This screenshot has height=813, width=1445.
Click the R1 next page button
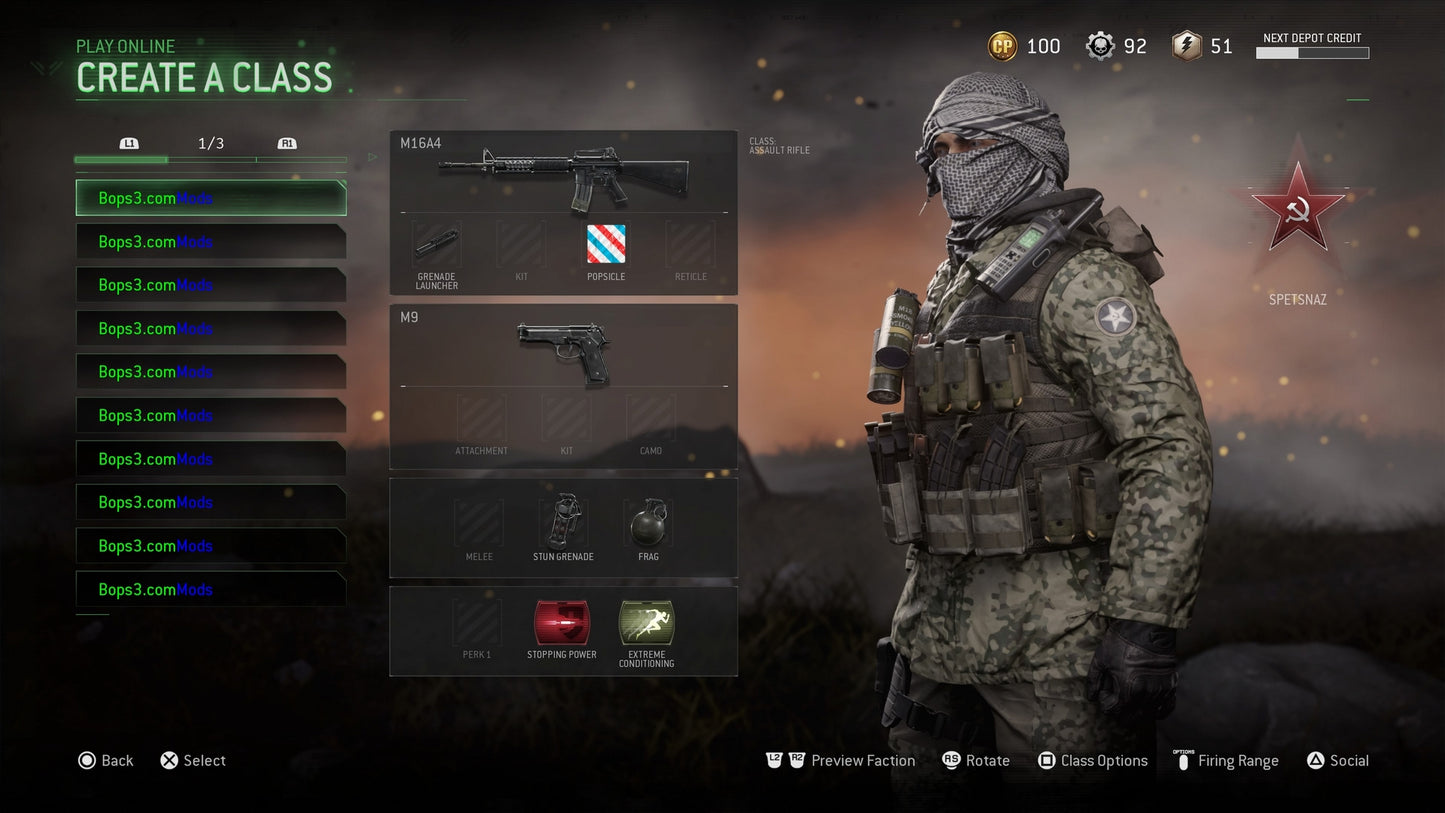(x=287, y=143)
